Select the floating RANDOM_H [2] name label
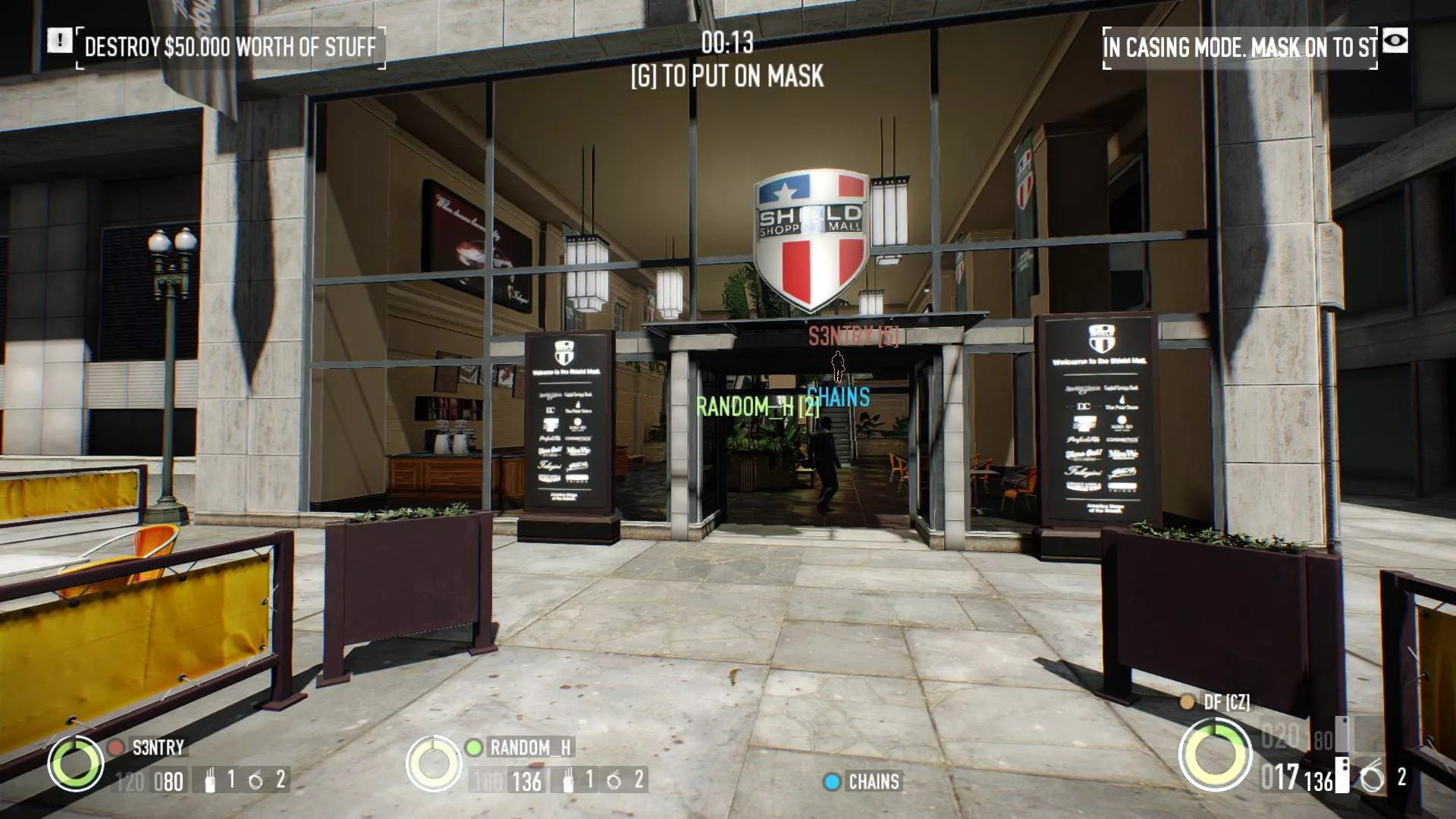The image size is (1456, 819). tap(758, 406)
